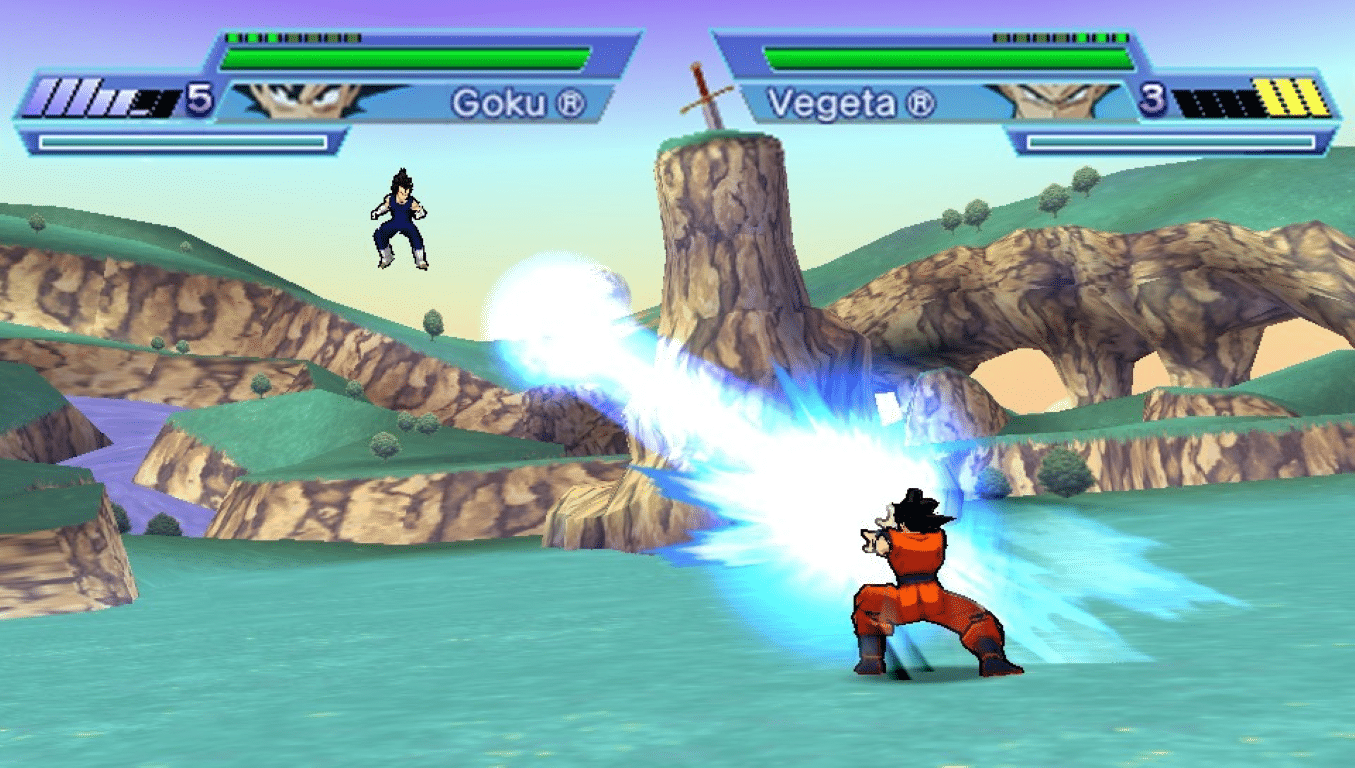Click Goku's green health bar

click(400, 55)
